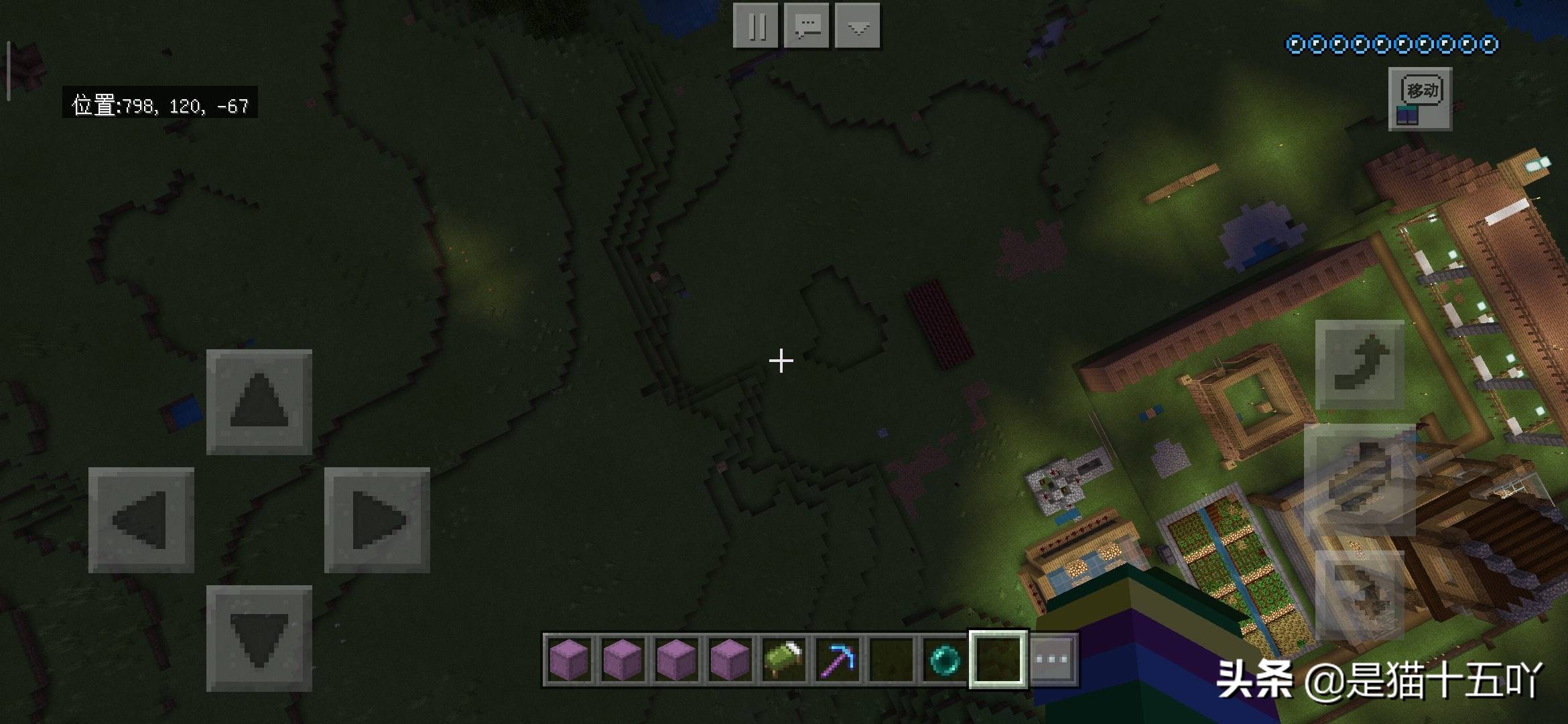Viewport: 1568px width, 724px height.
Task: Move backward with the down arrow
Action: (x=259, y=638)
